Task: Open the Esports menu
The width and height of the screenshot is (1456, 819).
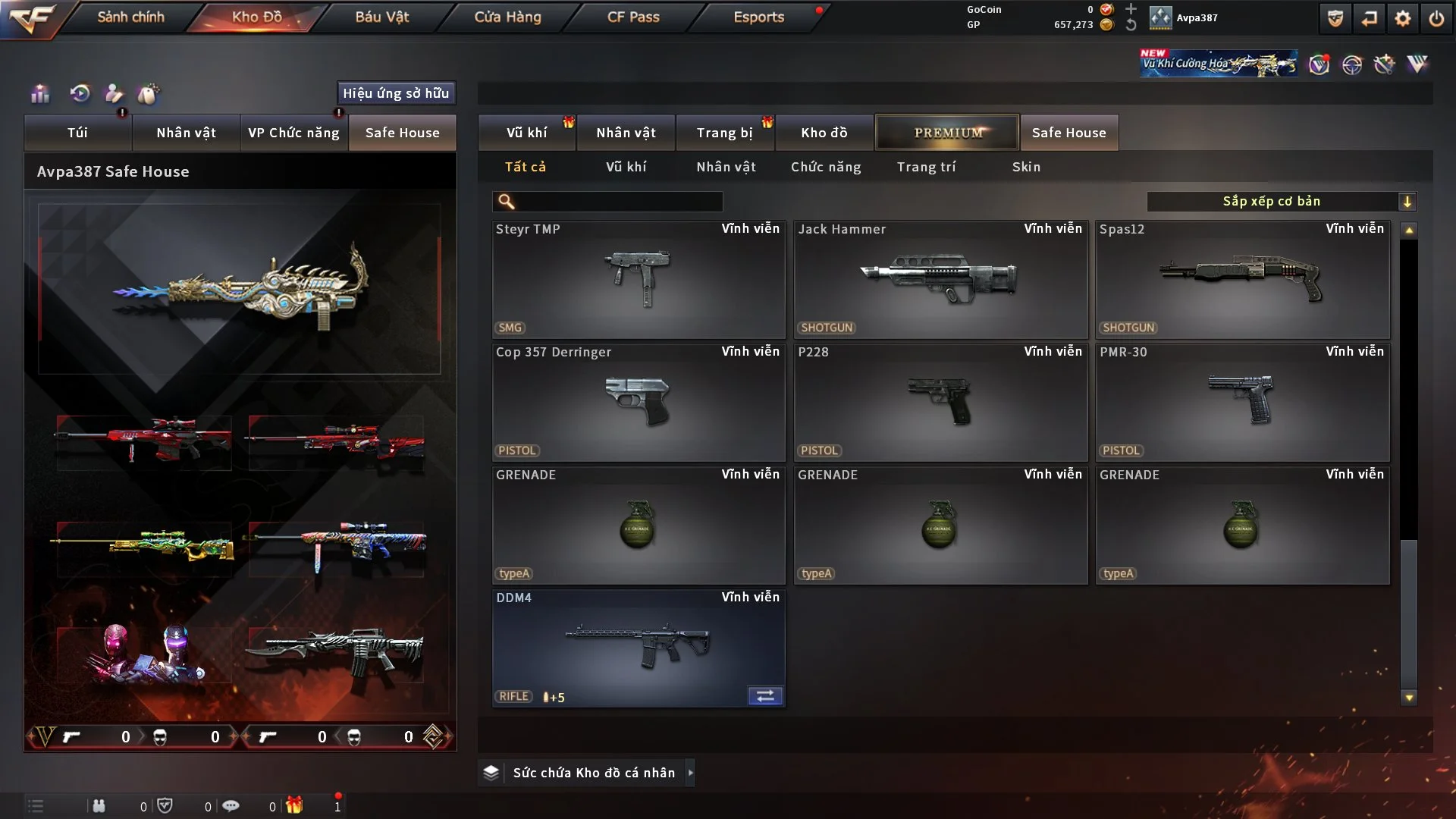Action: click(x=758, y=17)
